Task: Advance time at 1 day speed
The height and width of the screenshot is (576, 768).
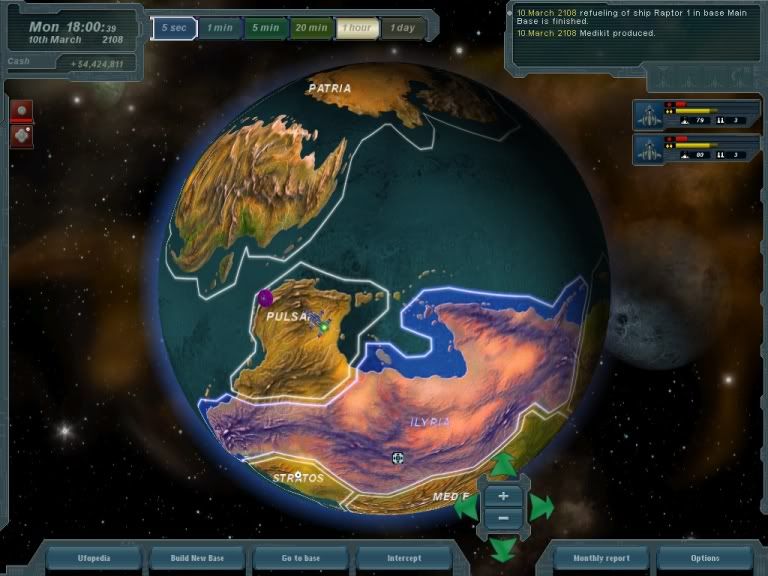Action: [x=403, y=28]
